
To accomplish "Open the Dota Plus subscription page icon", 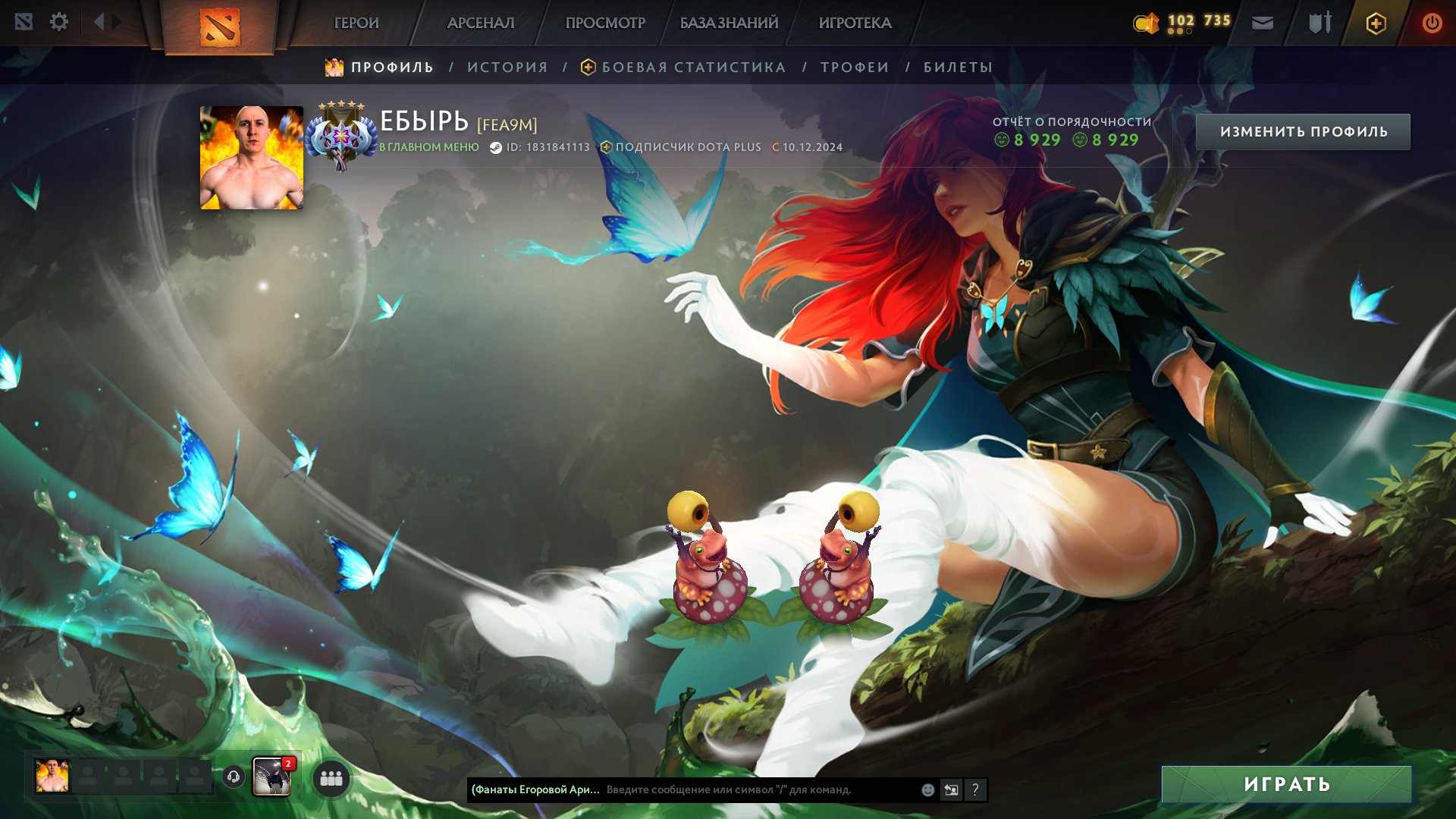I will pyautogui.click(x=1374, y=23).
